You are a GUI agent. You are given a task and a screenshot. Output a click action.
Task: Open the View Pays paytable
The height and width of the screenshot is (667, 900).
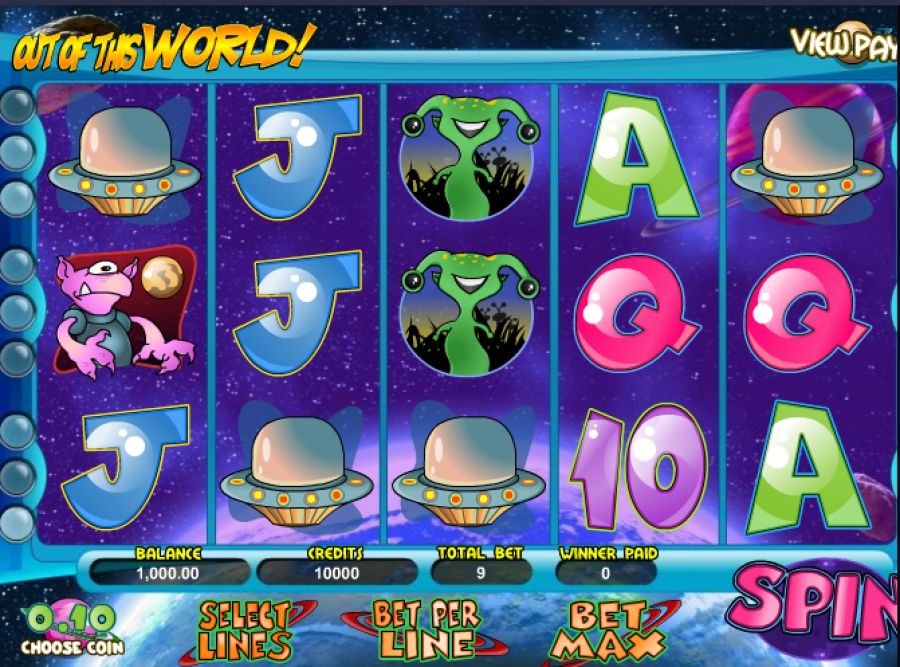tap(844, 41)
